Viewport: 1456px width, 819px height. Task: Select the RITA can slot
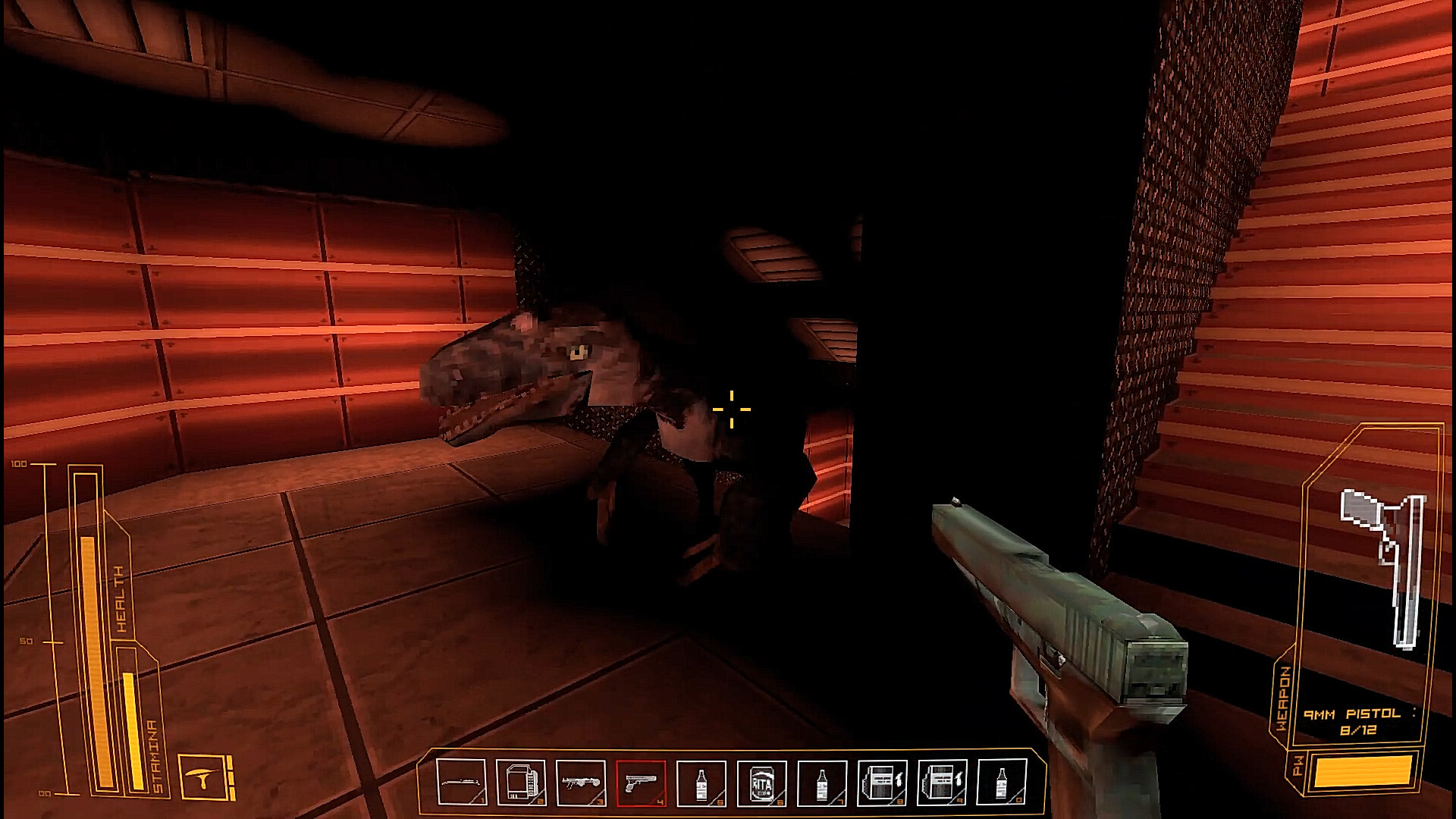click(x=761, y=783)
